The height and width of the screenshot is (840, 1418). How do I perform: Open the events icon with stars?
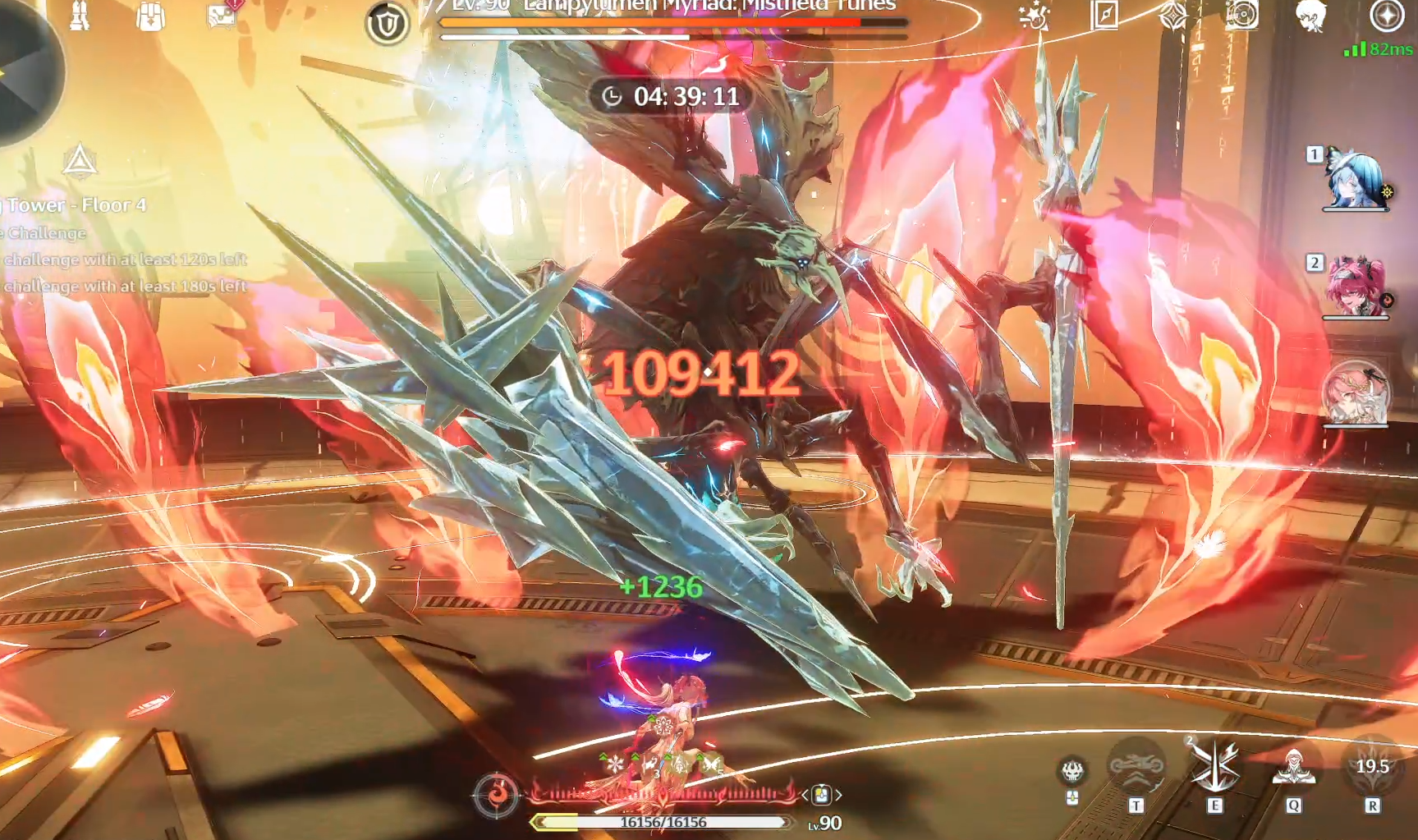(x=1035, y=15)
